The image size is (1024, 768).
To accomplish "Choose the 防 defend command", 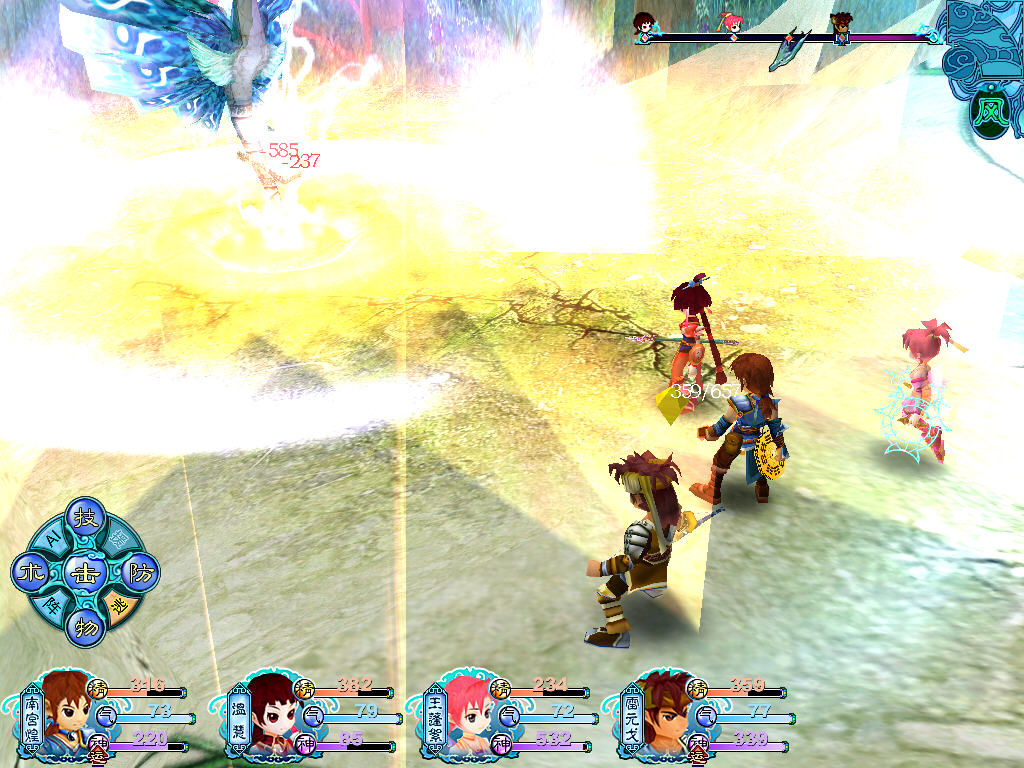I will click(139, 572).
